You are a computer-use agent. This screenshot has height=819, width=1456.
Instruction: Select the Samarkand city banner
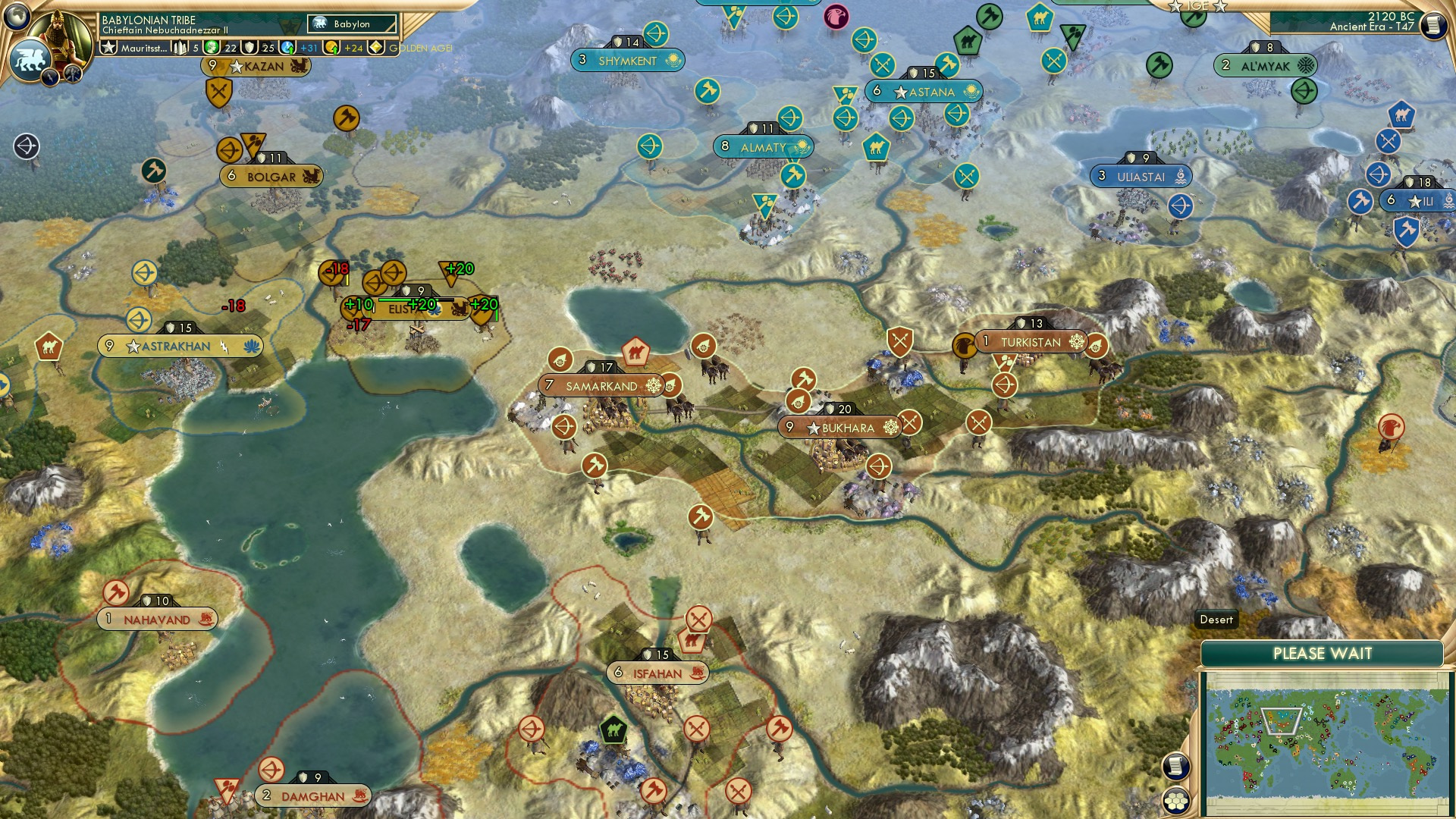pyautogui.click(x=599, y=384)
